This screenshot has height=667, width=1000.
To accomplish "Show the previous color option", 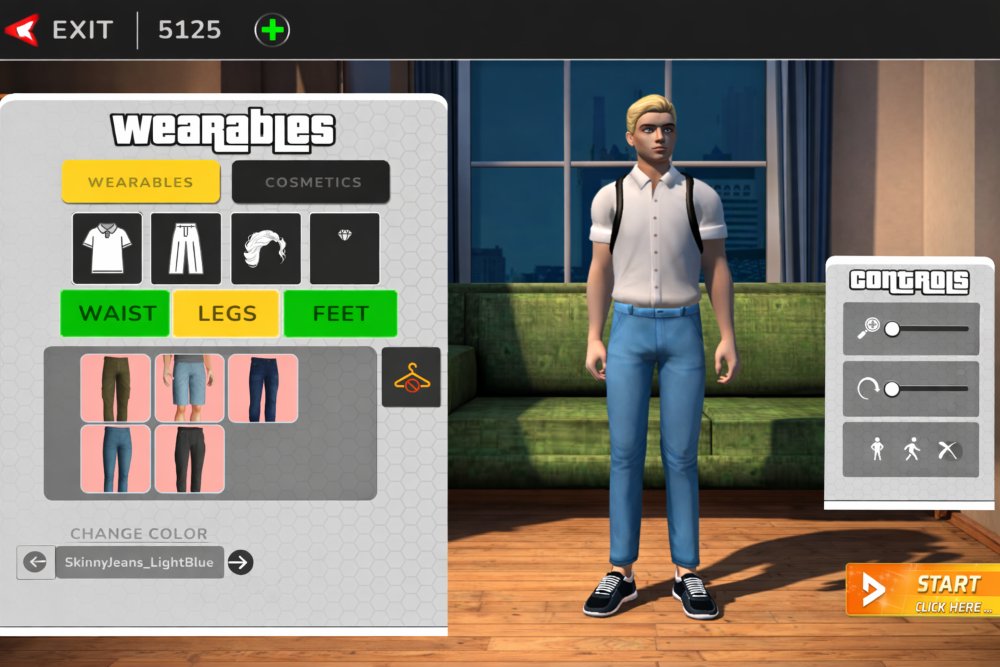I will click(x=36, y=562).
